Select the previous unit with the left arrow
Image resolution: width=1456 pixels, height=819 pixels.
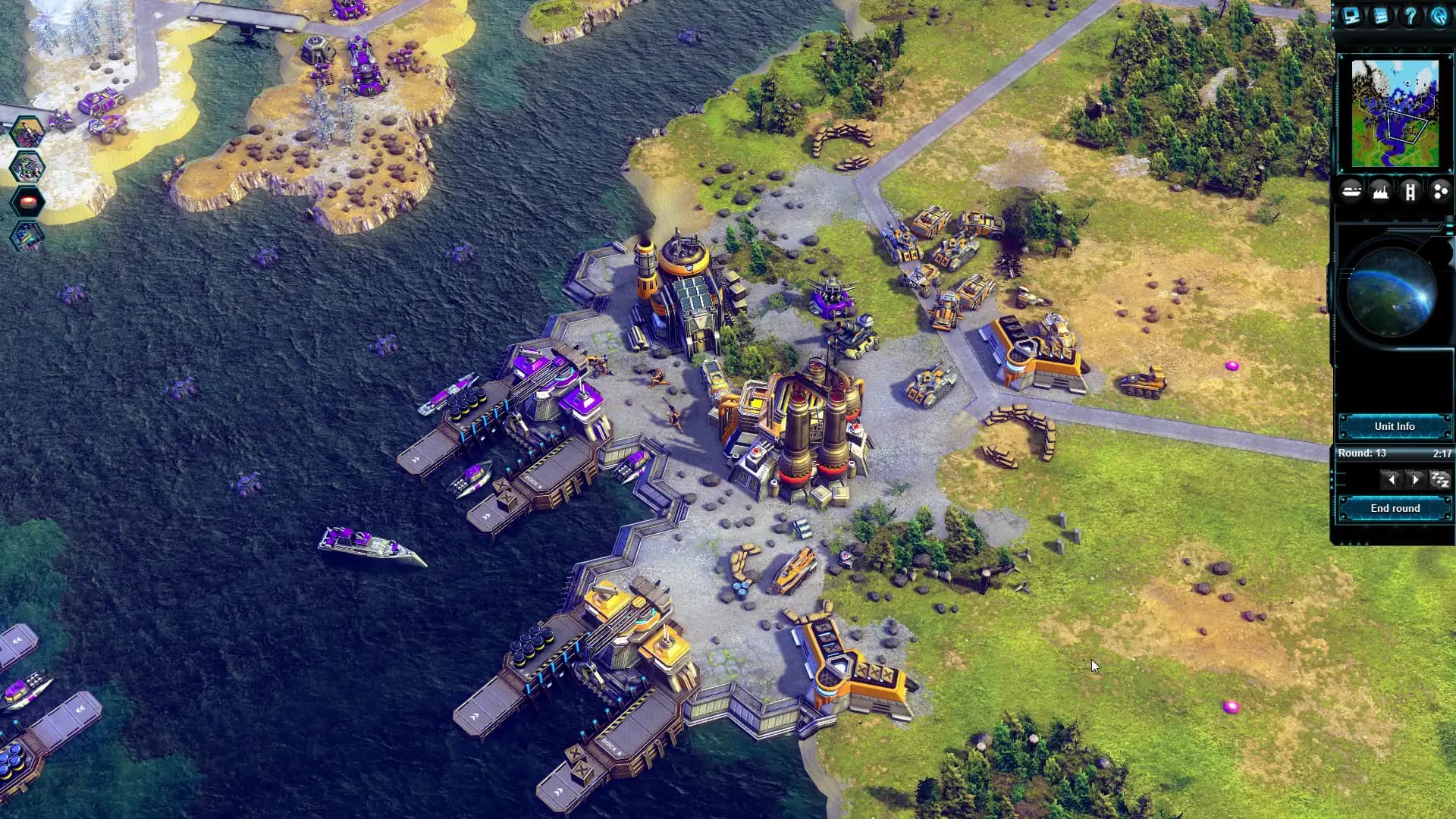[1391, 479]
